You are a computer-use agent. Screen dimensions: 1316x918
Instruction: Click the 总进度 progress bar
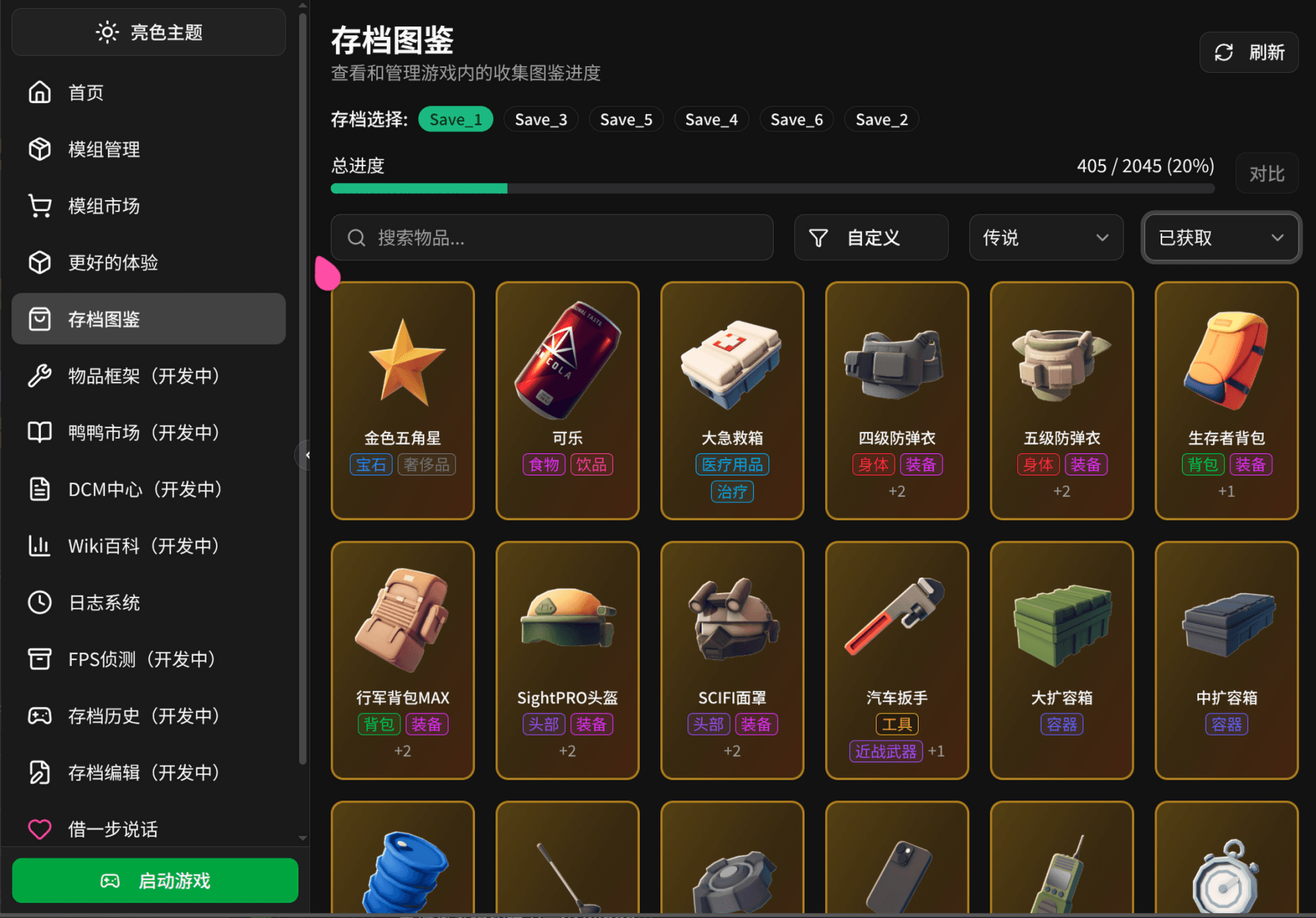[x=772, y=188]
